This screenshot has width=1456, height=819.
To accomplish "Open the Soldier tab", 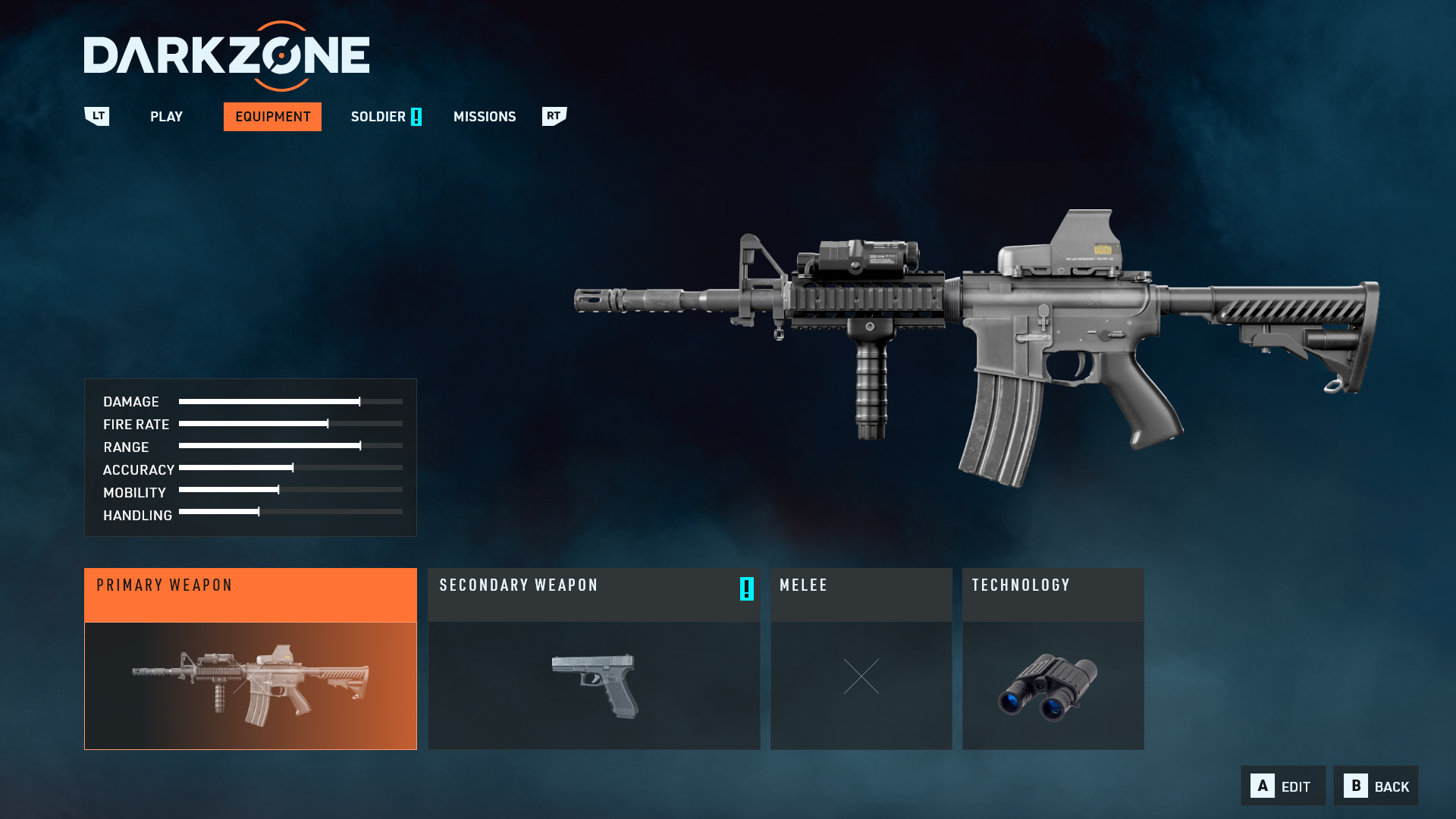I will coord(378,117).
